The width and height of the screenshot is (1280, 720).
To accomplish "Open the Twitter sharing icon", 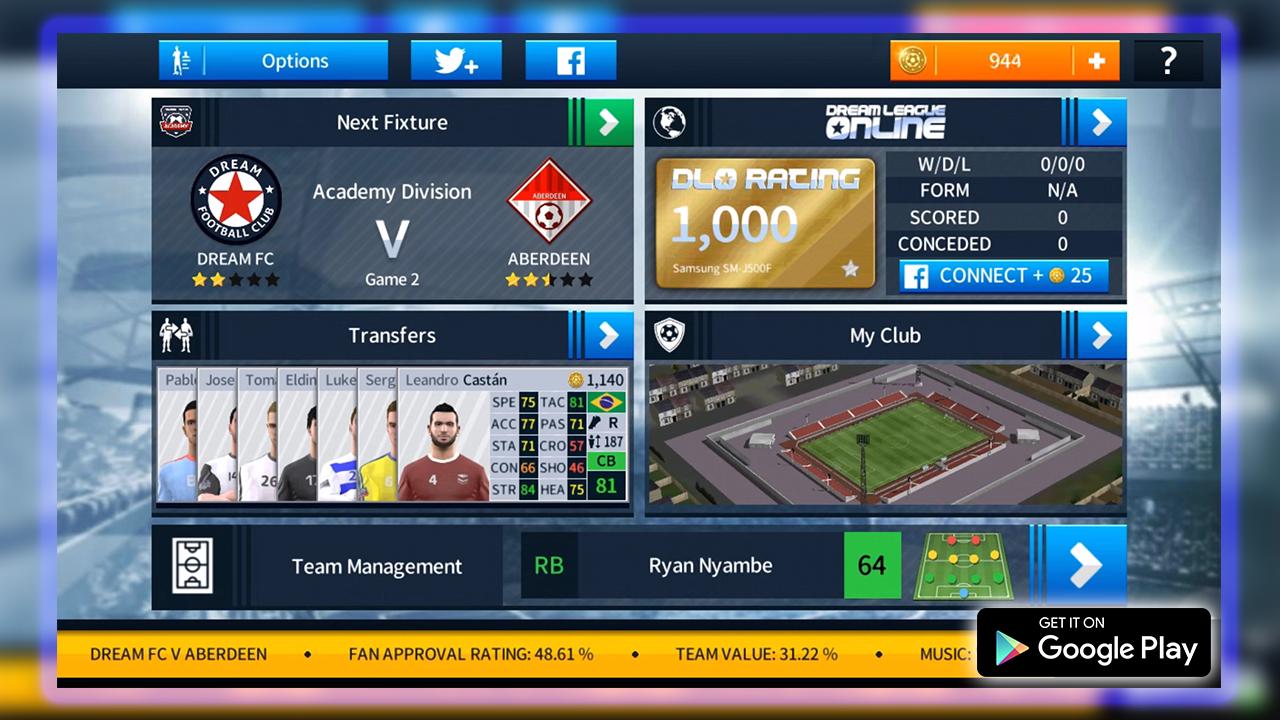I will [x=456, y=60].
